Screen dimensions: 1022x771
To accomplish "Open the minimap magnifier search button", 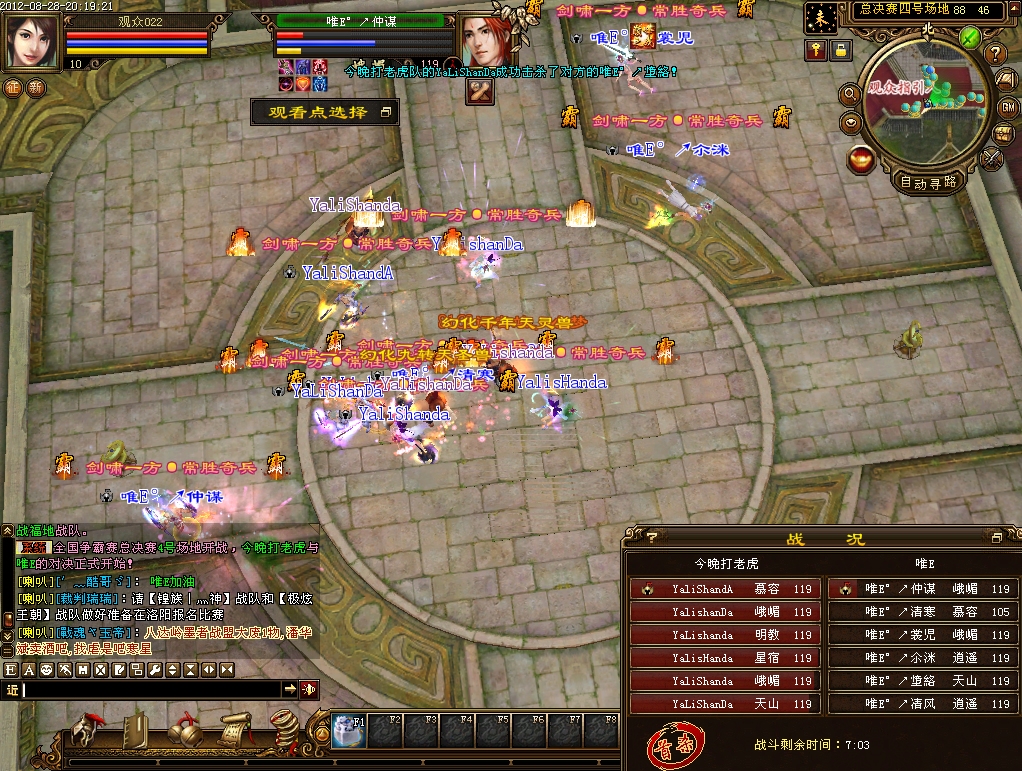I will pos(851,94).
